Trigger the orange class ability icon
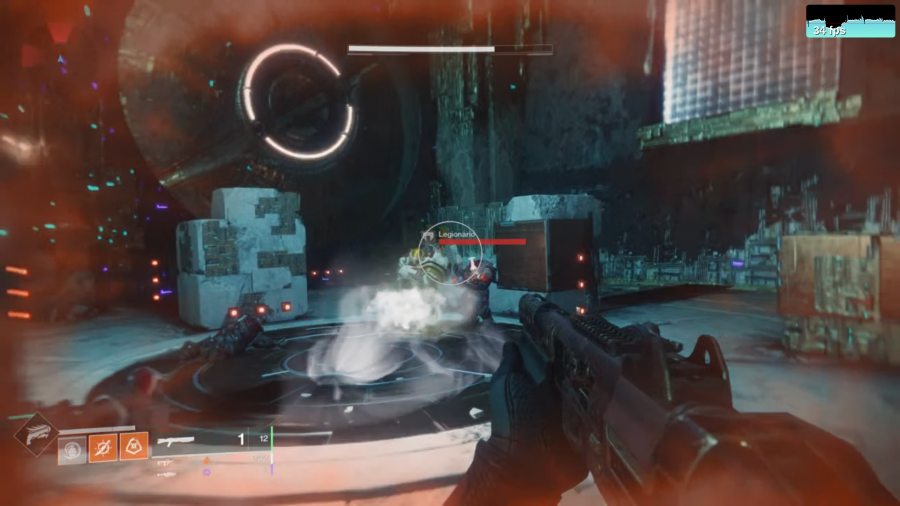Viewport: 900px width, 506px height. (x=133, y=446)
